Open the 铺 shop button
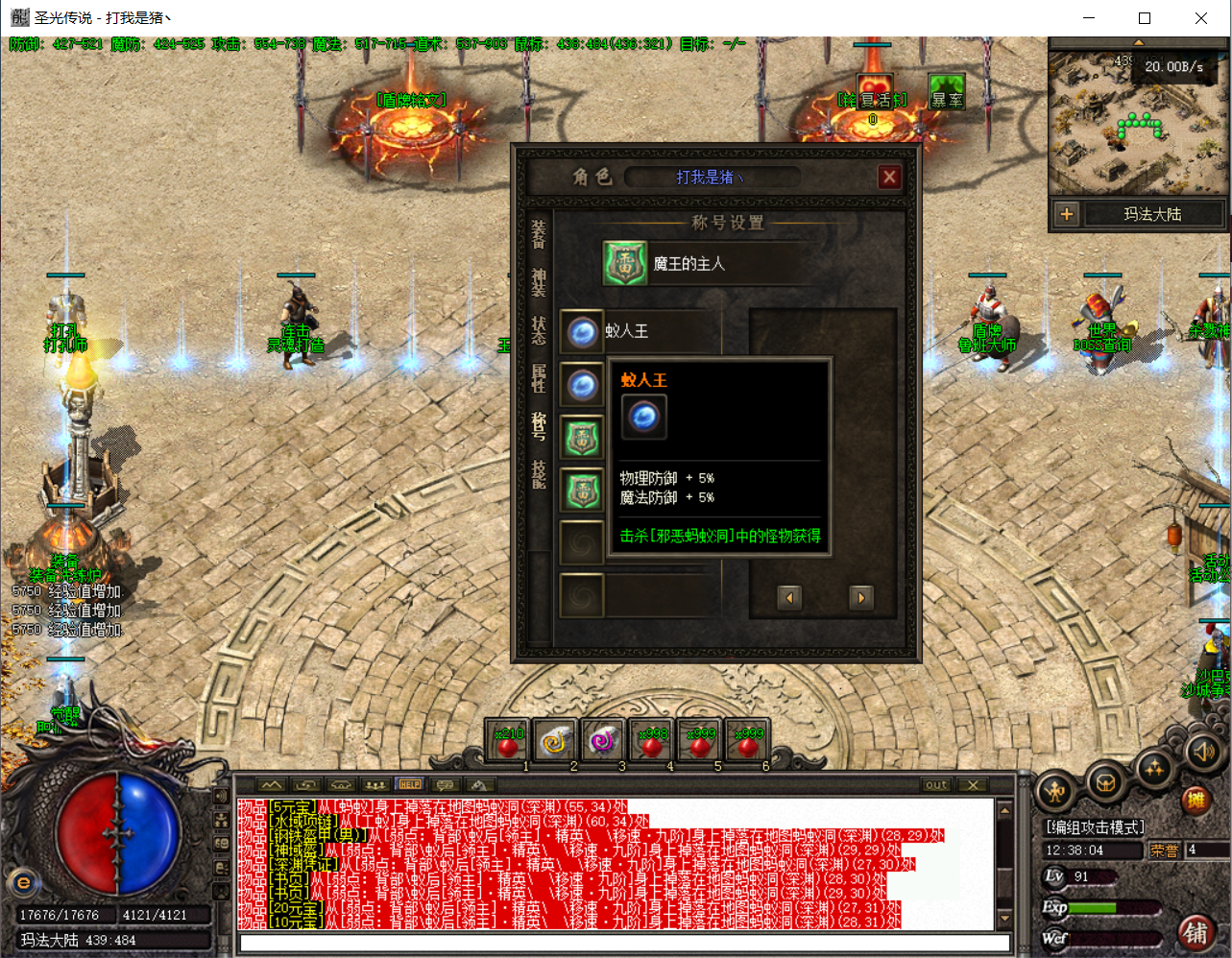Viewport: 1232px width, 958px height. click(1196, 932)
